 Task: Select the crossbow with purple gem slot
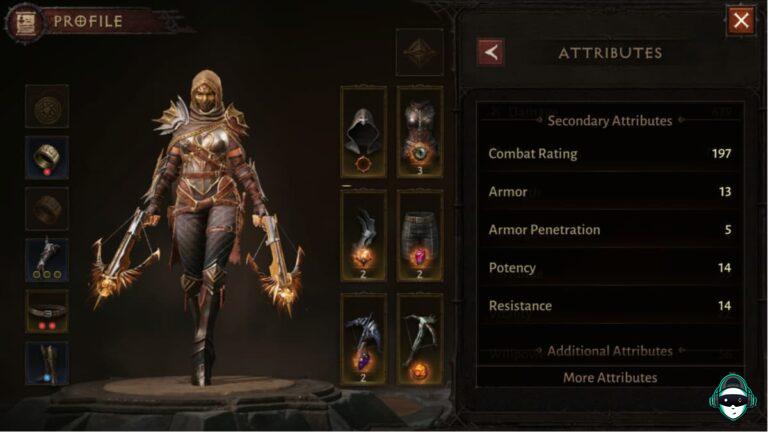click(x=364, y=339)
